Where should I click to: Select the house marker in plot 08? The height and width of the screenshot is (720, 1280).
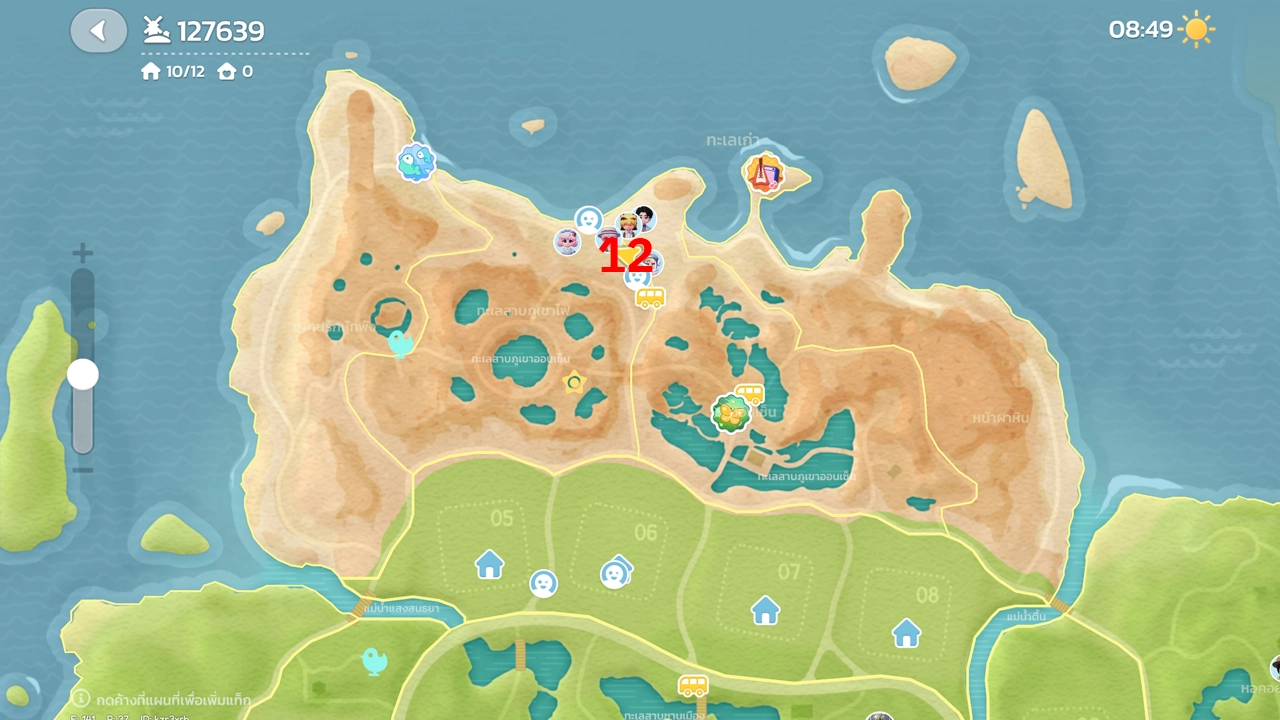[906, 632]
